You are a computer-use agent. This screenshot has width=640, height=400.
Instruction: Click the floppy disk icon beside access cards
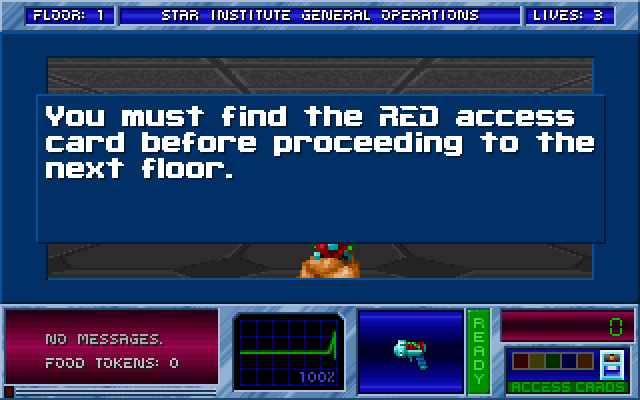[x=611, y=362]
